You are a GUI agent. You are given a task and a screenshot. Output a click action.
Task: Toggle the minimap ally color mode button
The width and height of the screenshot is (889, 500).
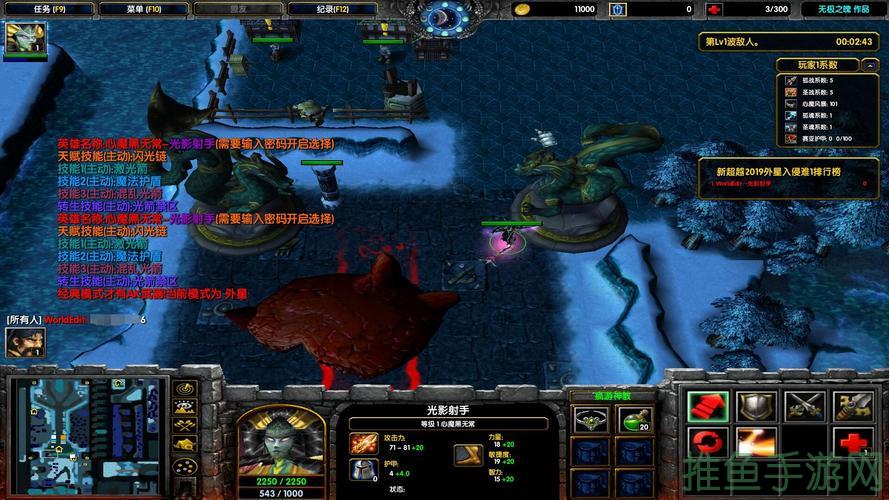pos(184,427)
